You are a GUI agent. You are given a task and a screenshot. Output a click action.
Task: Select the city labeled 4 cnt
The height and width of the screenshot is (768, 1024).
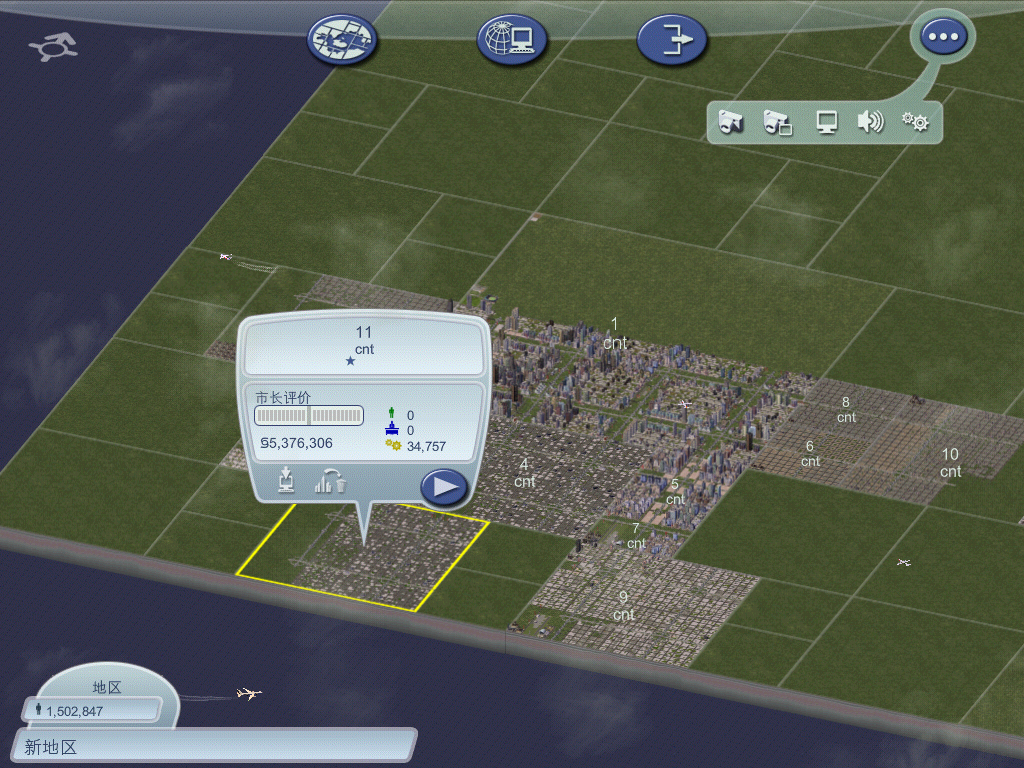524,473
